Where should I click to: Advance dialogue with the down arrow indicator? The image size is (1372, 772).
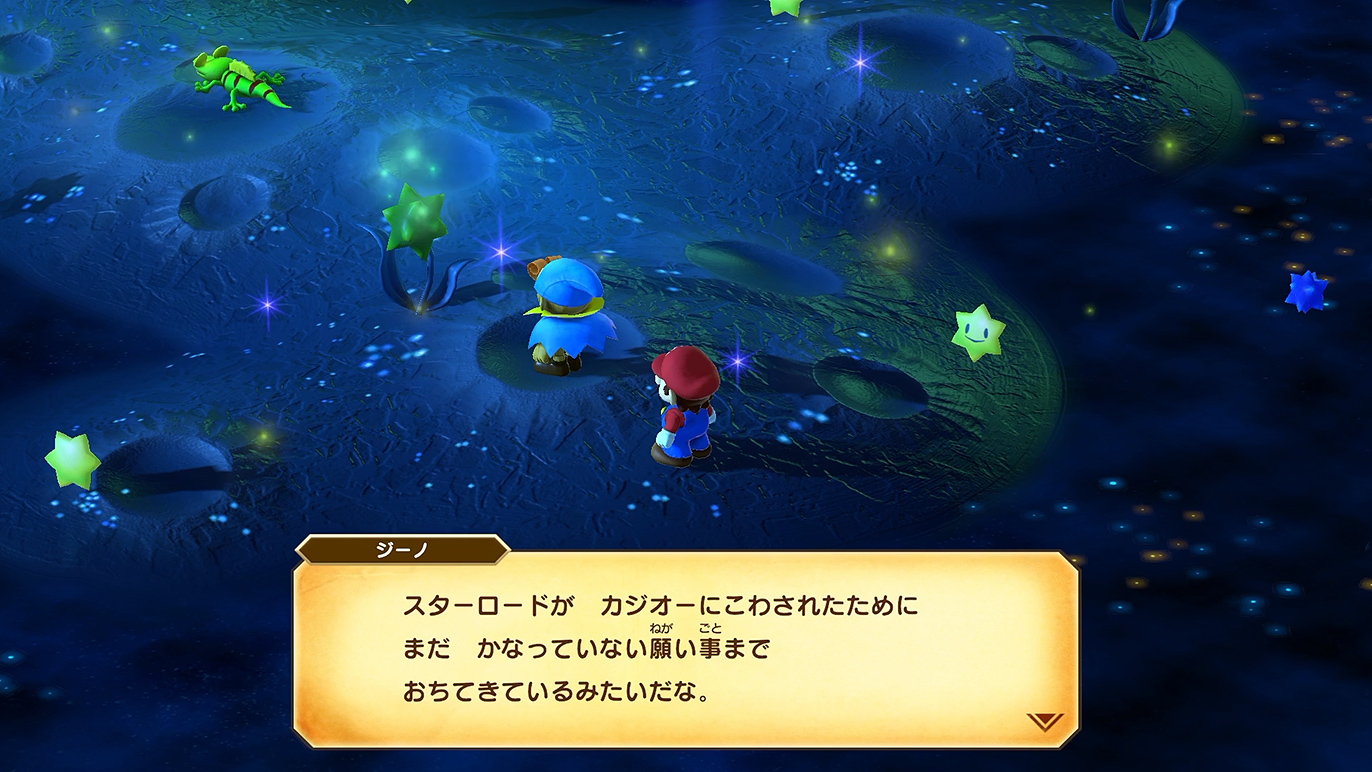point(1044,721)
